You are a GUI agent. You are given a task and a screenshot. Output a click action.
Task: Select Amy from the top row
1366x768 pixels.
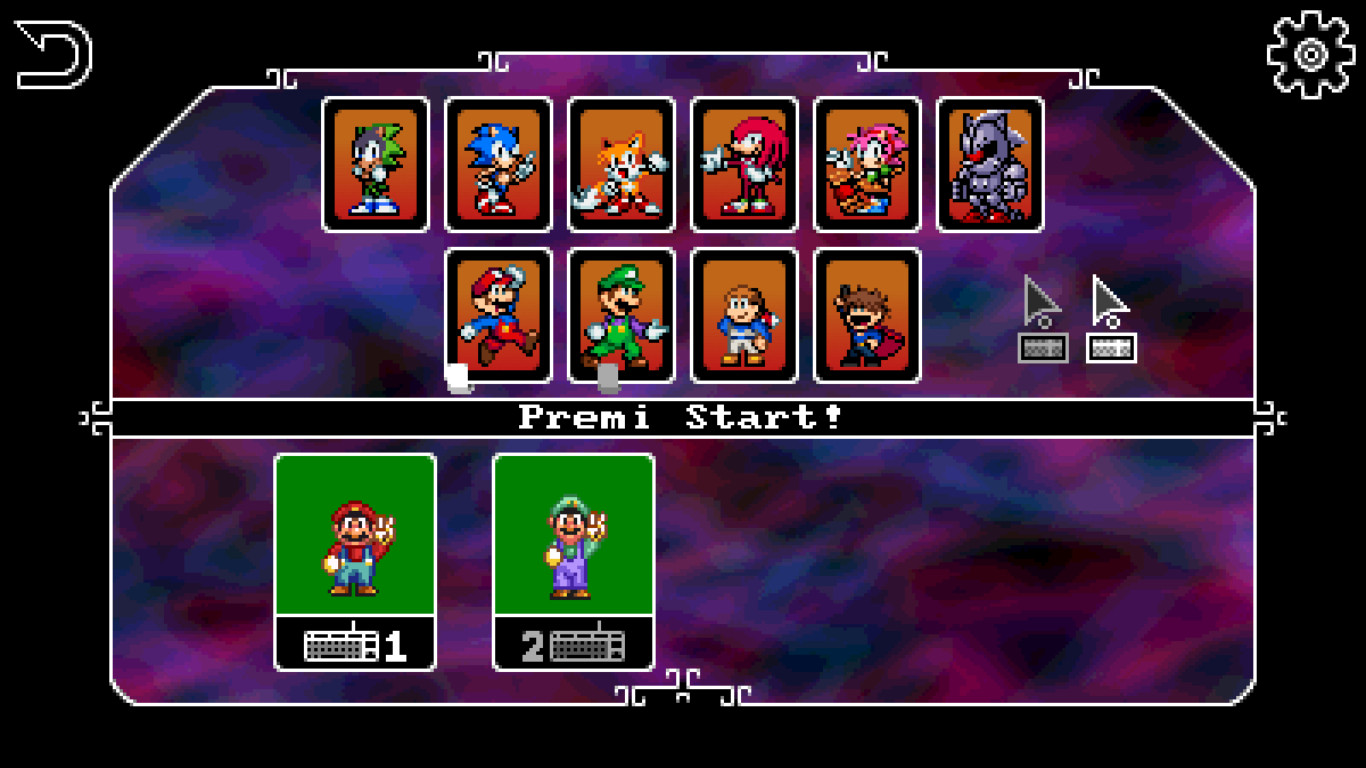[866, 166]
